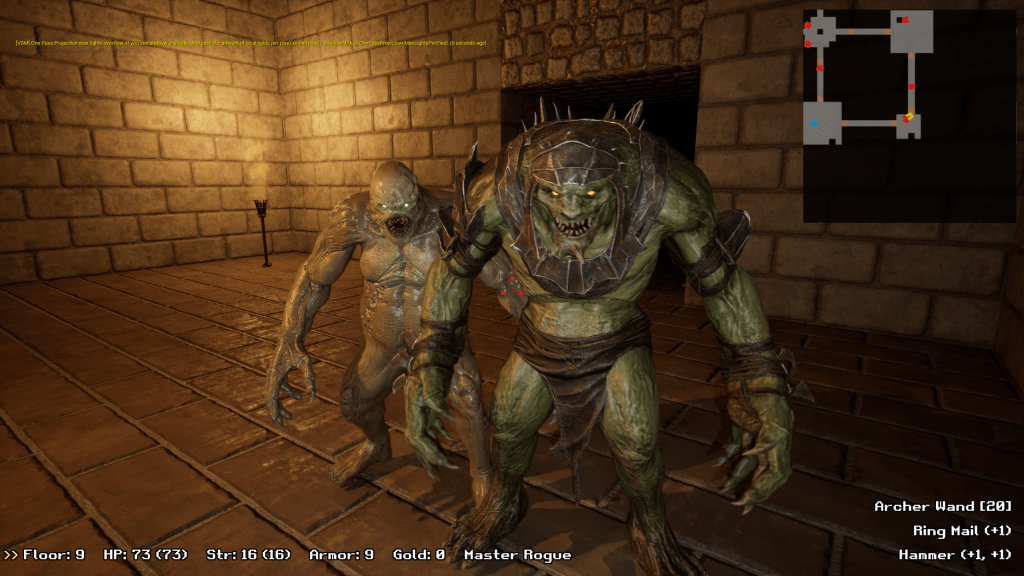The height and width of the screenshot is (576, 1024).
Task: Click the yellow player marker on the minimap
Action: click(908, 118)
